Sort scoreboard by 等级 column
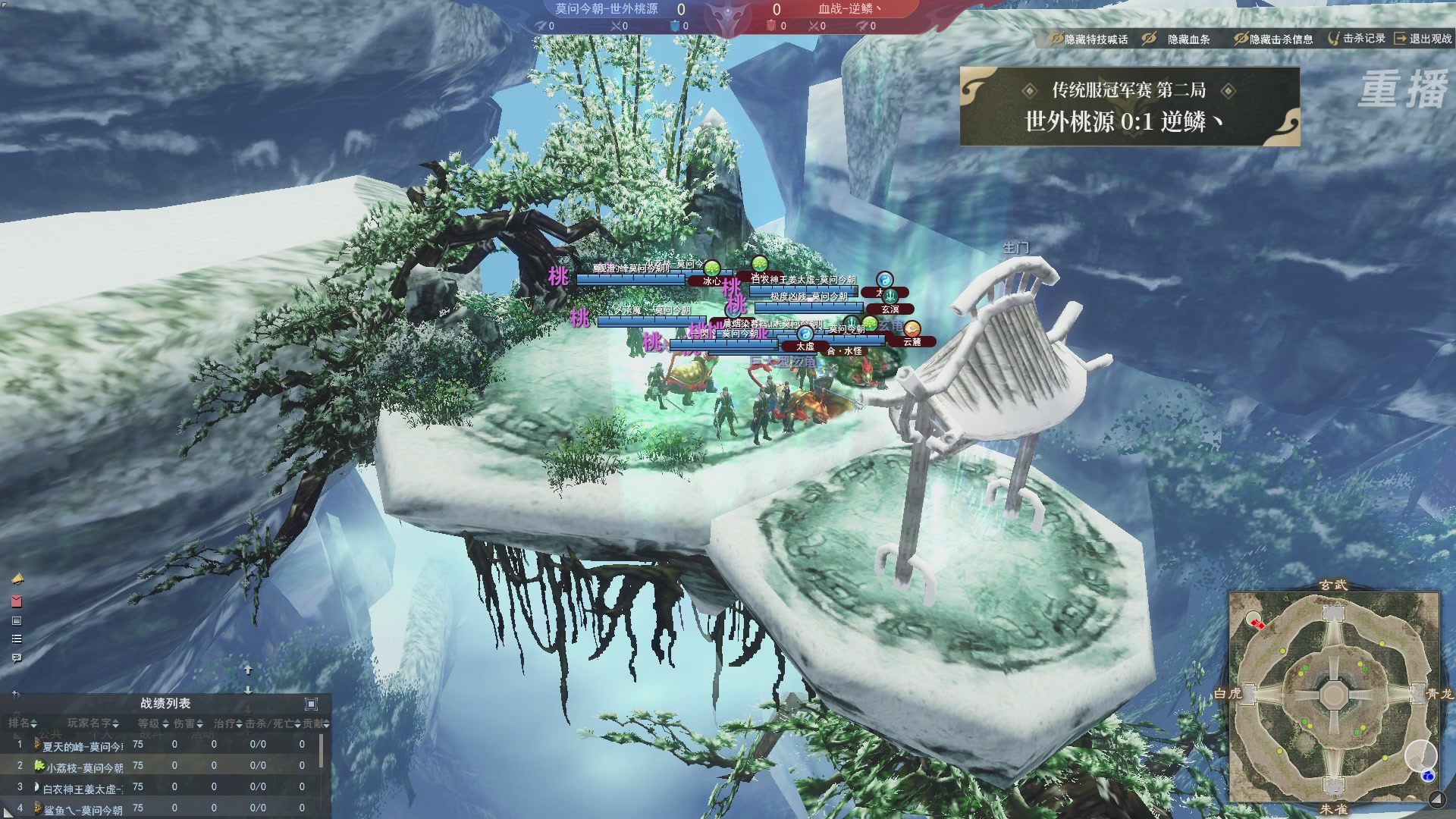 [152, 723]
